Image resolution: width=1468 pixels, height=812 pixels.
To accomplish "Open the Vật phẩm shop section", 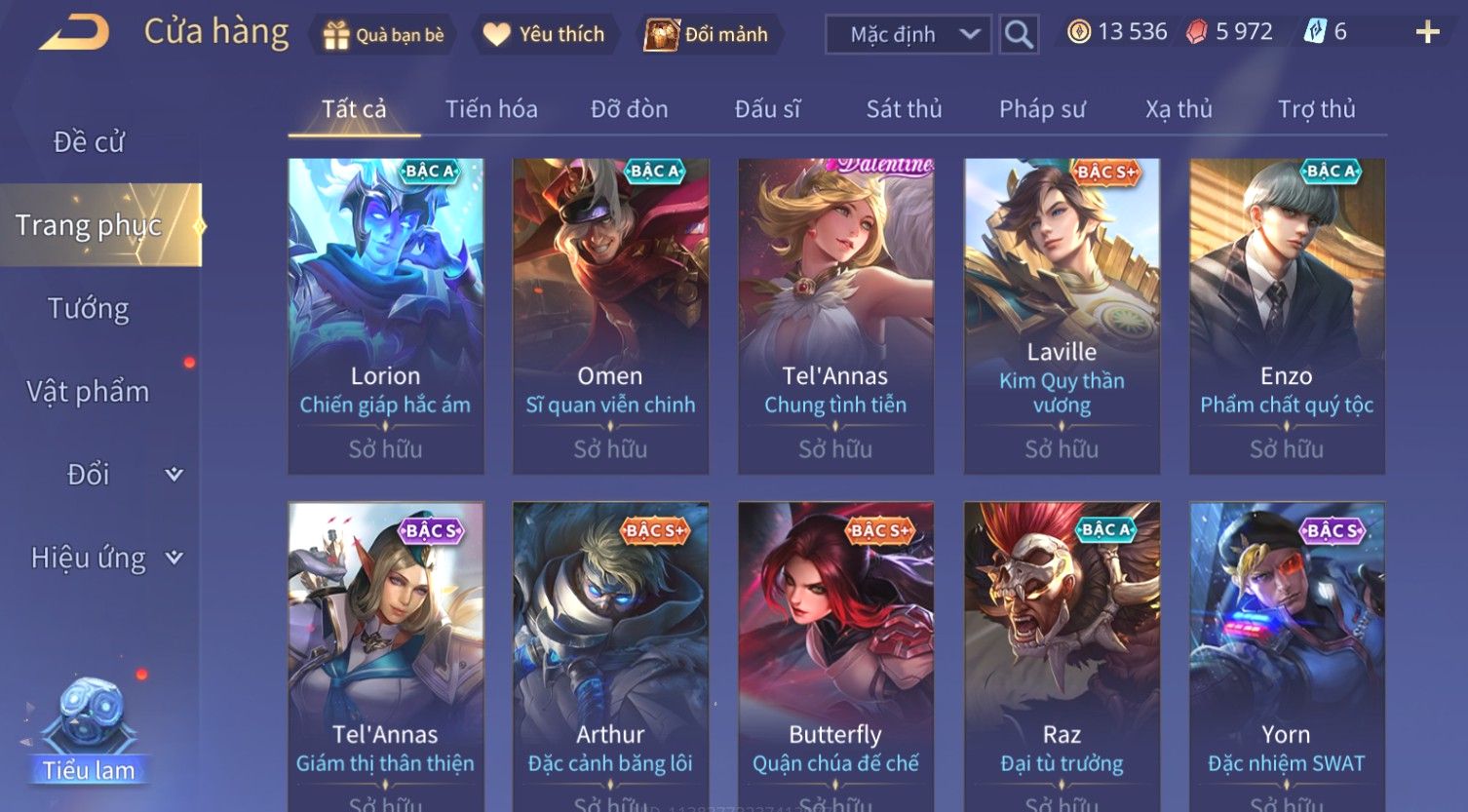I will click(89, 392).
